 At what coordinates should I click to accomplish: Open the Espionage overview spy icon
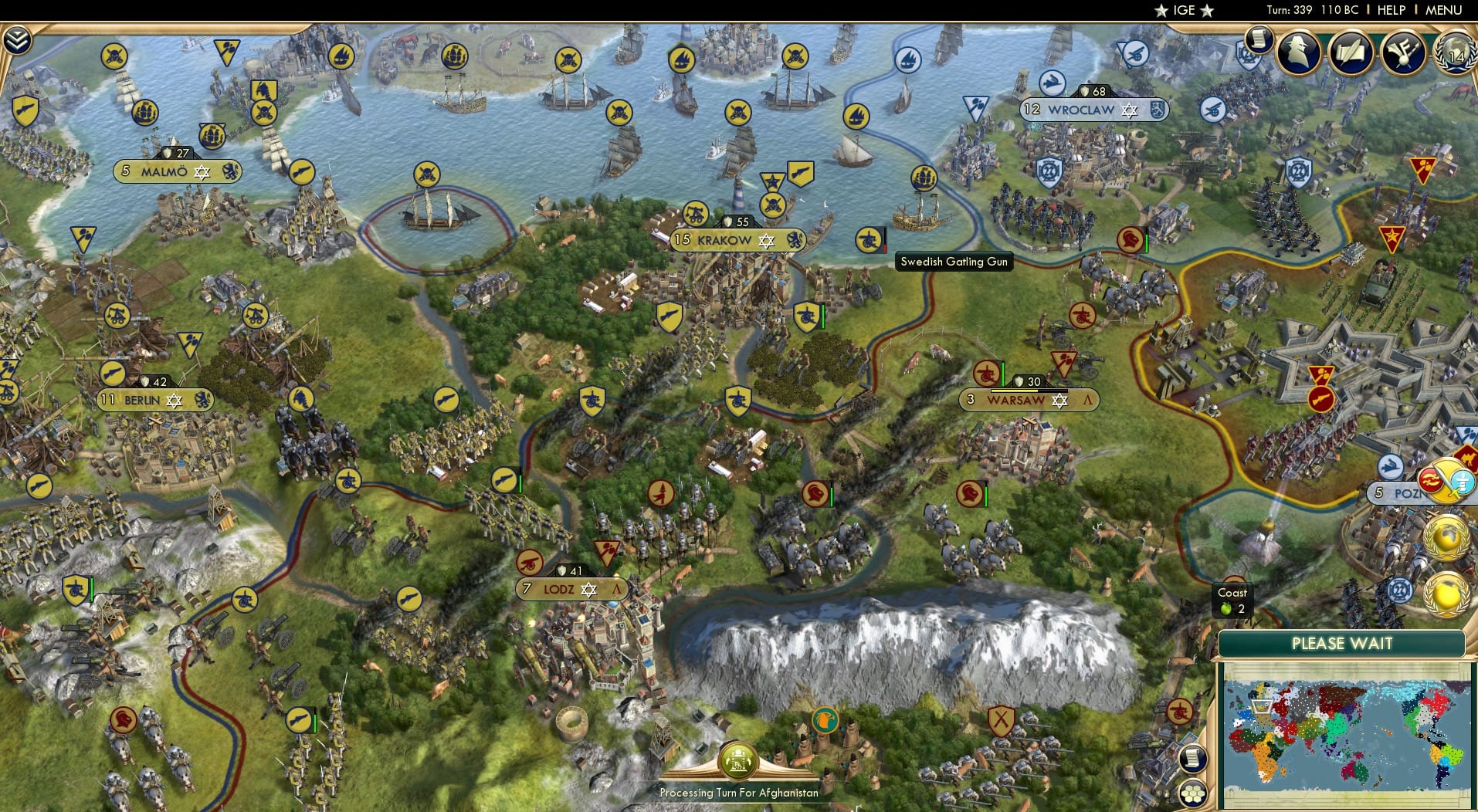(x=1297, y=52)
